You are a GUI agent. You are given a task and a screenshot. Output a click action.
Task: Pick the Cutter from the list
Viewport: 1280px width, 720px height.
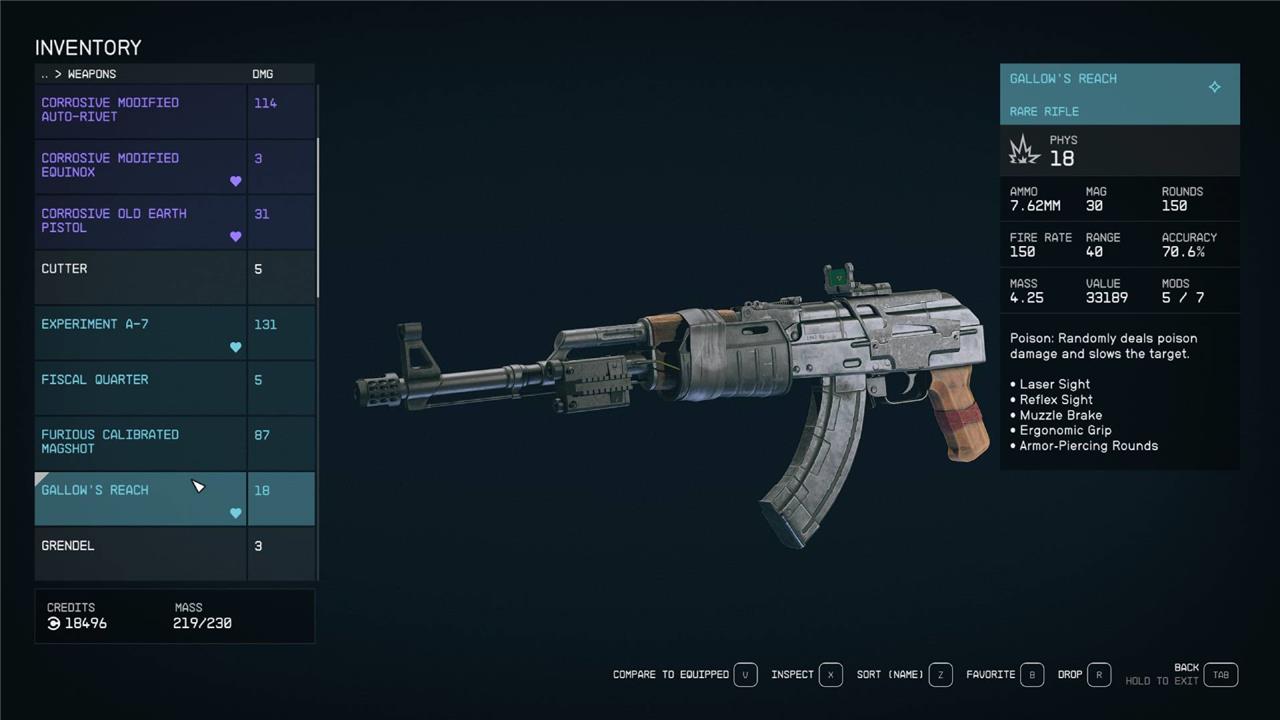pyautogui.click(x=140, y=277)
